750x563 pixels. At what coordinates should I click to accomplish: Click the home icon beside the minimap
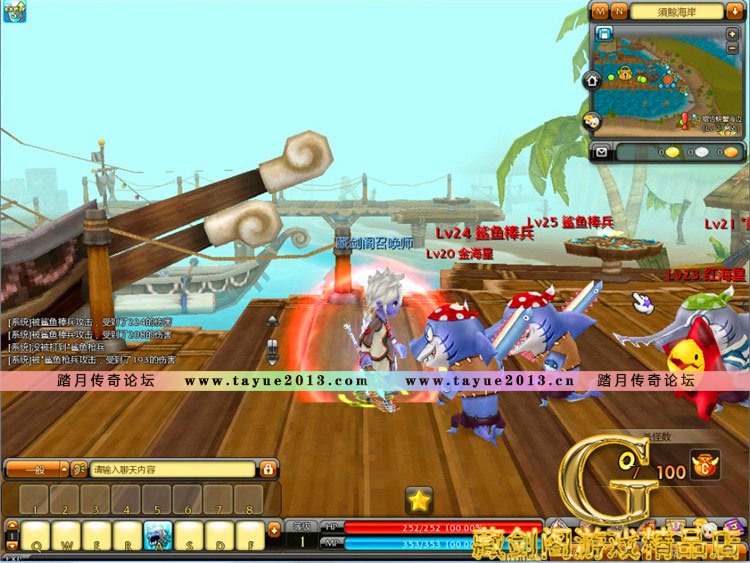[592, 79]
